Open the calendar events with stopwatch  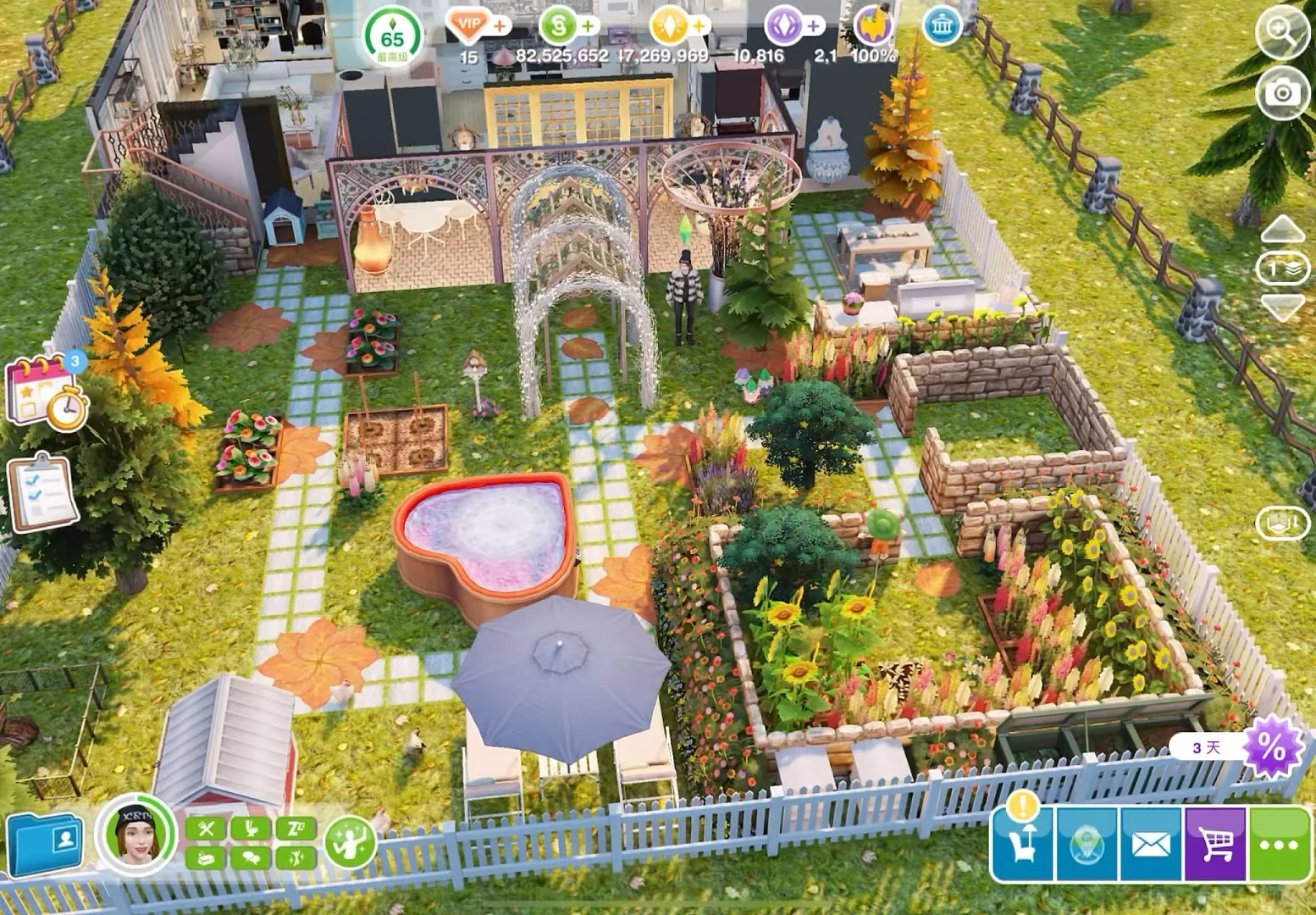[x=47, y=391]
